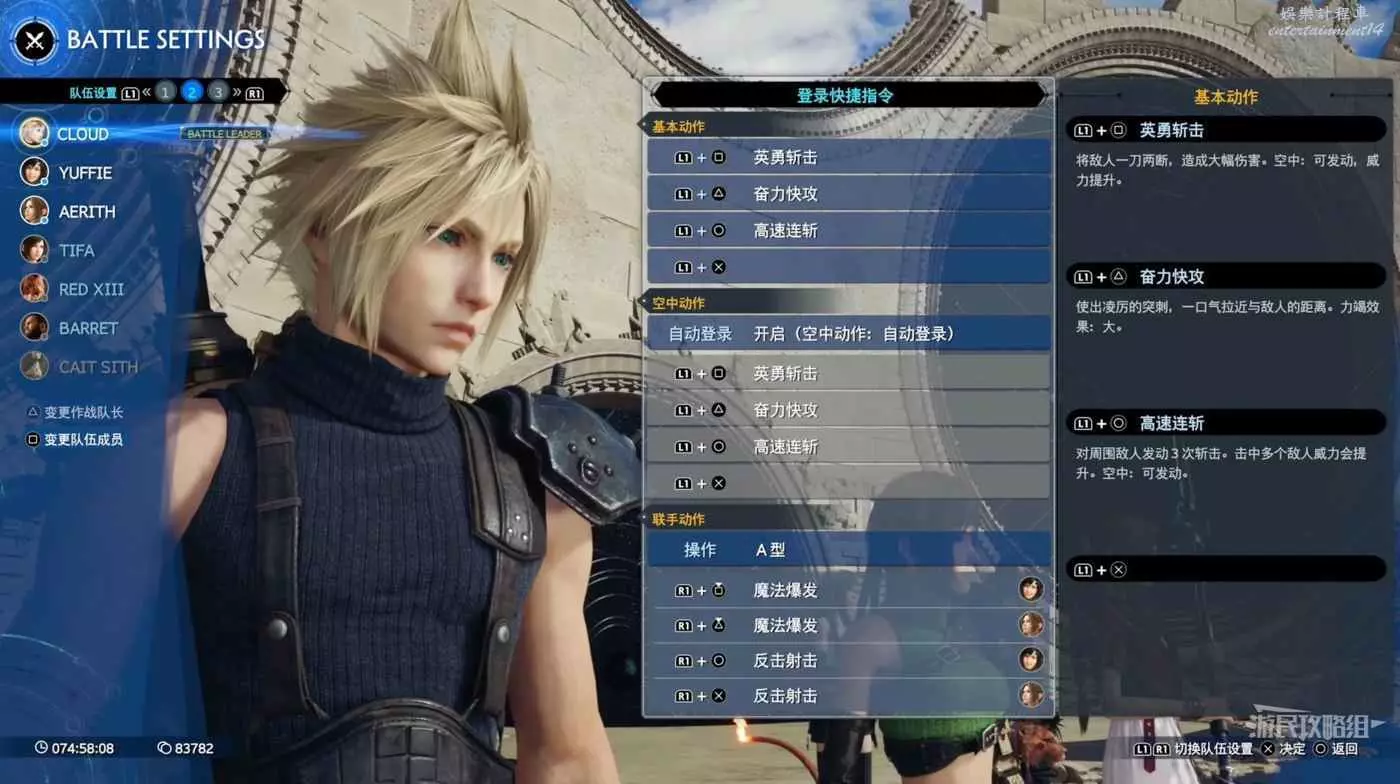Select the highlighted party setup tab 2
The width and height of the screenshot is (1400, 784).
pos(192,92)
